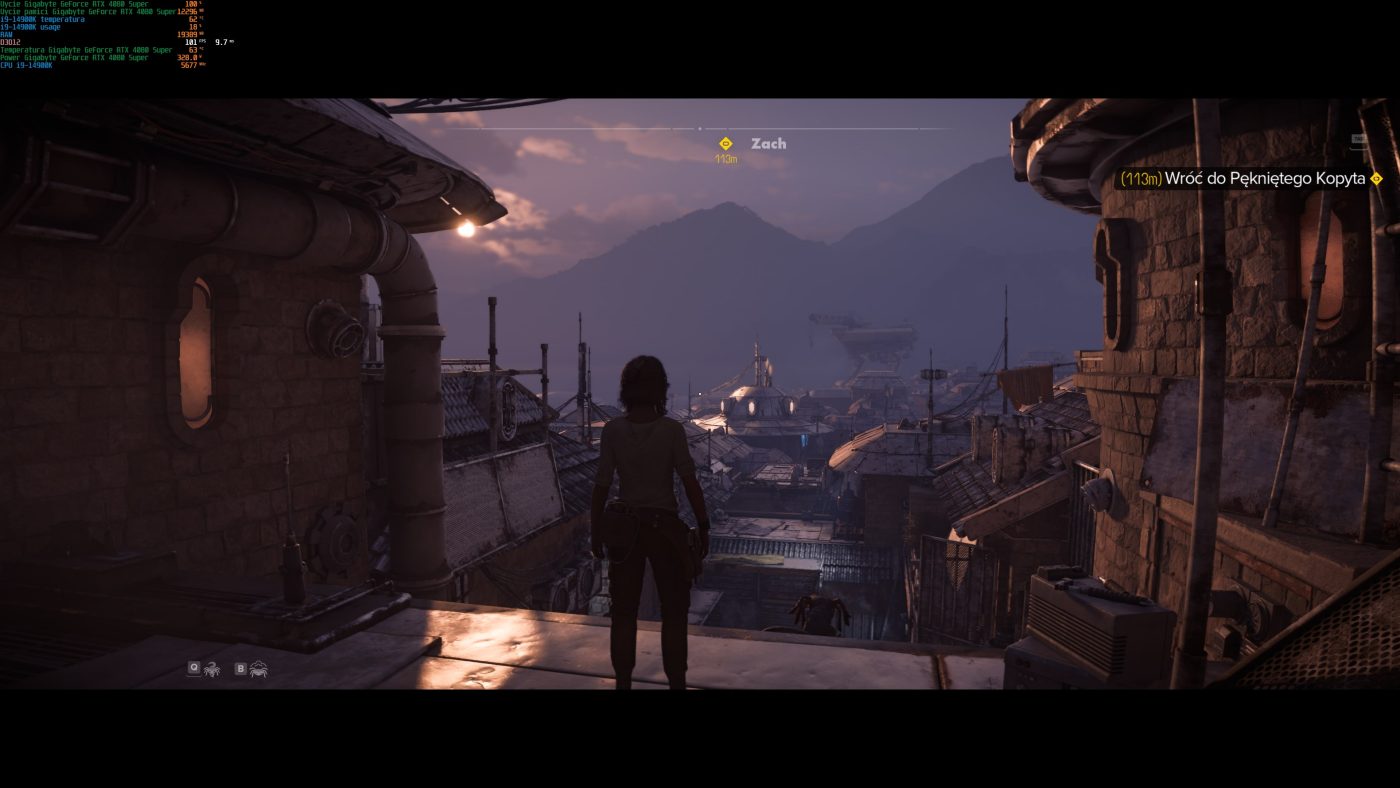Select the yellow quest marker on the compass
Screen dimensions: 1400x788
coord(726,144)
